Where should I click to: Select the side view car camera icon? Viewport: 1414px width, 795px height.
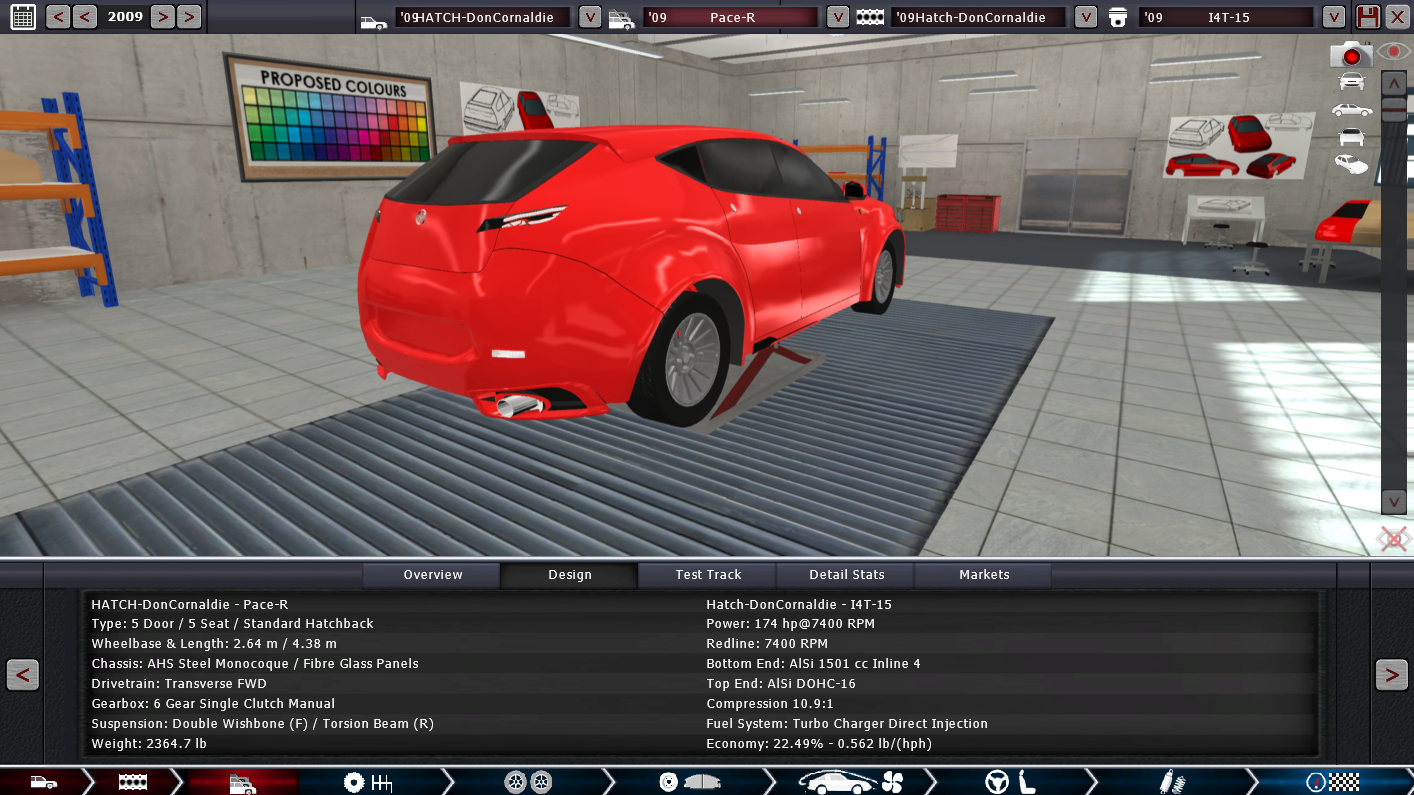tap(1351, 109)
